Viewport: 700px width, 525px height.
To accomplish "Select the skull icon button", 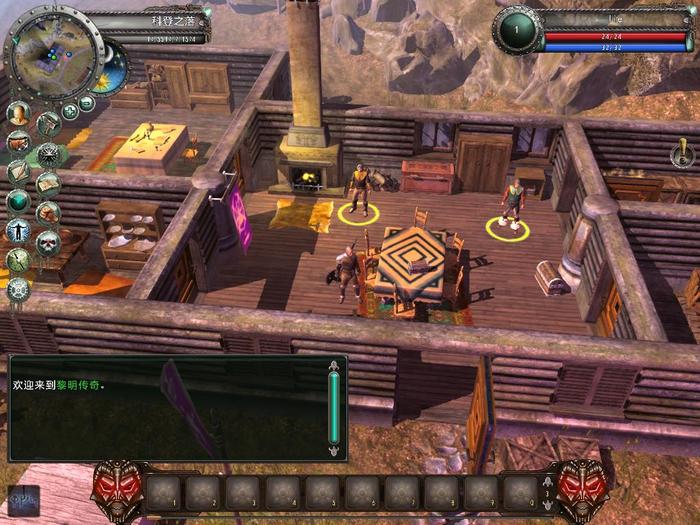I will 47,242.
